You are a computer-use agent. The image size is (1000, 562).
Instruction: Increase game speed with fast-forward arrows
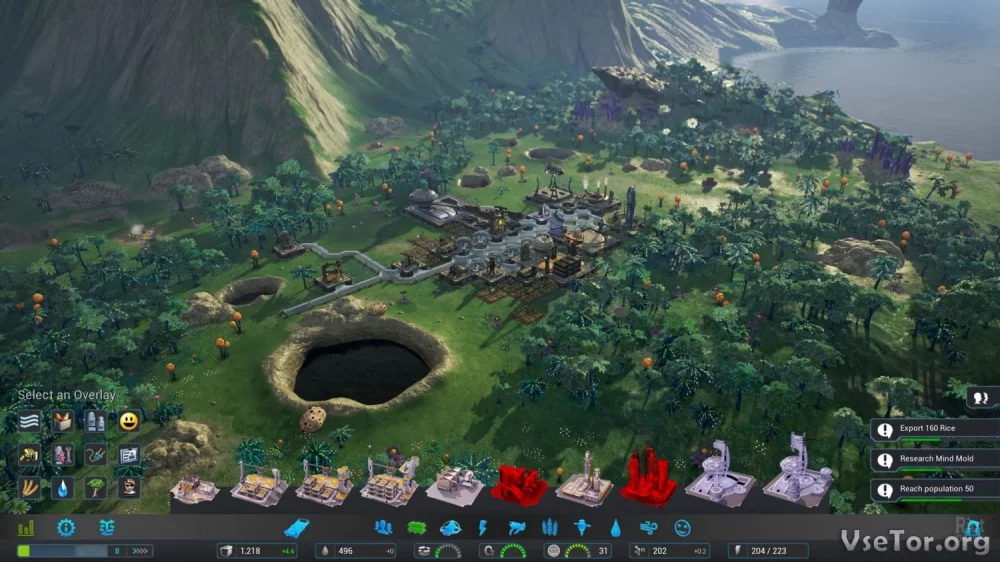[140, 550]
